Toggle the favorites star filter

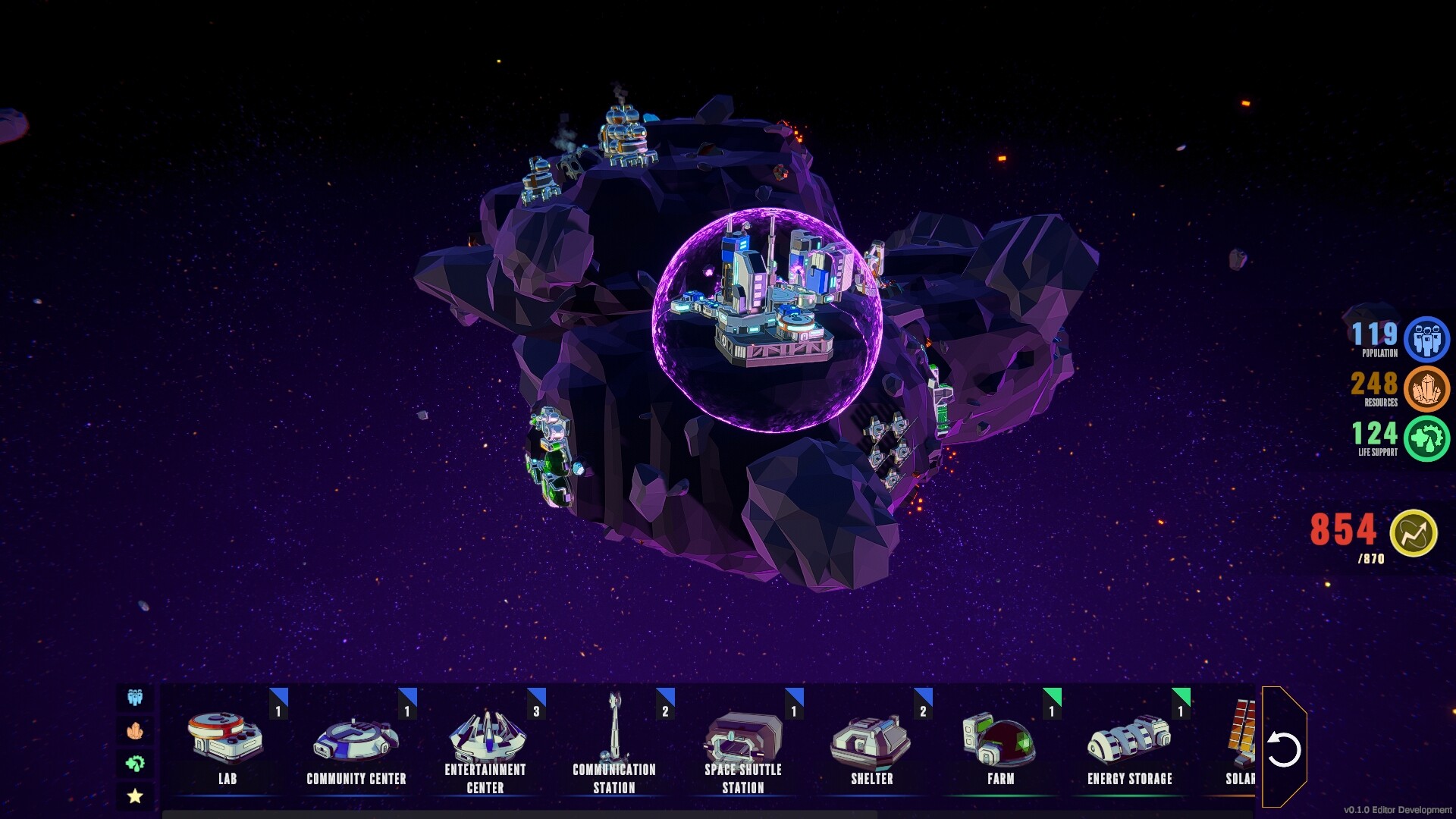(x=135, y=795)
